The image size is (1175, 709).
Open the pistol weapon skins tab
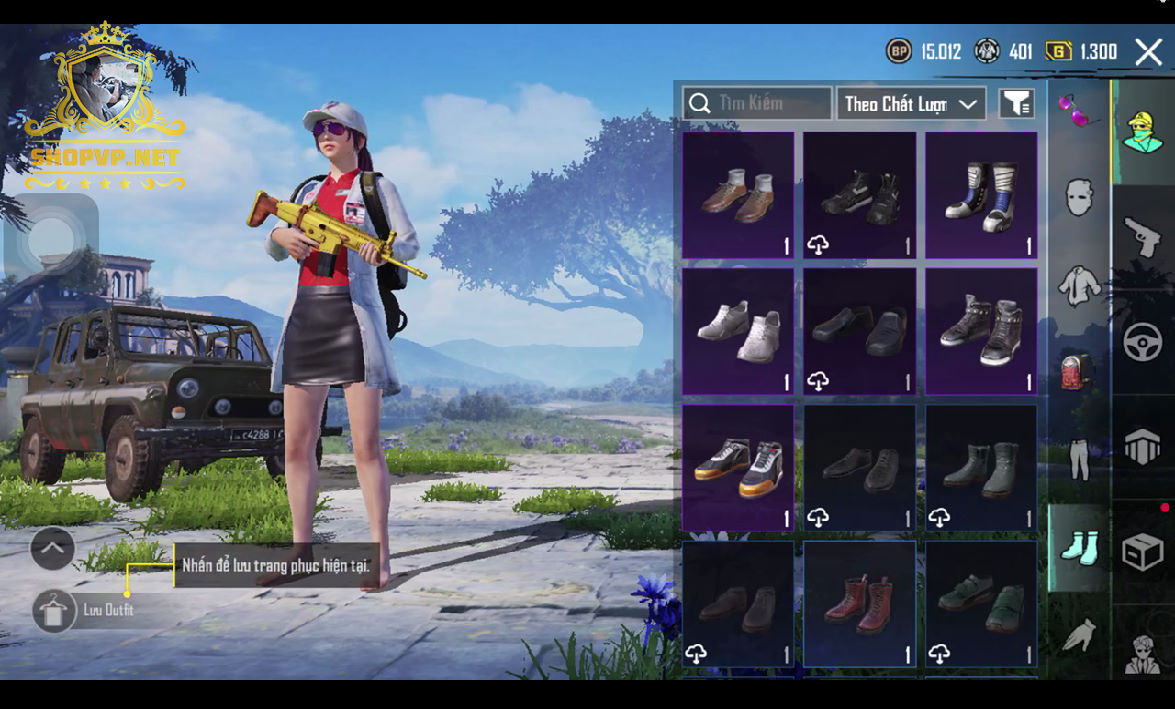click(x=1143, y=237)
